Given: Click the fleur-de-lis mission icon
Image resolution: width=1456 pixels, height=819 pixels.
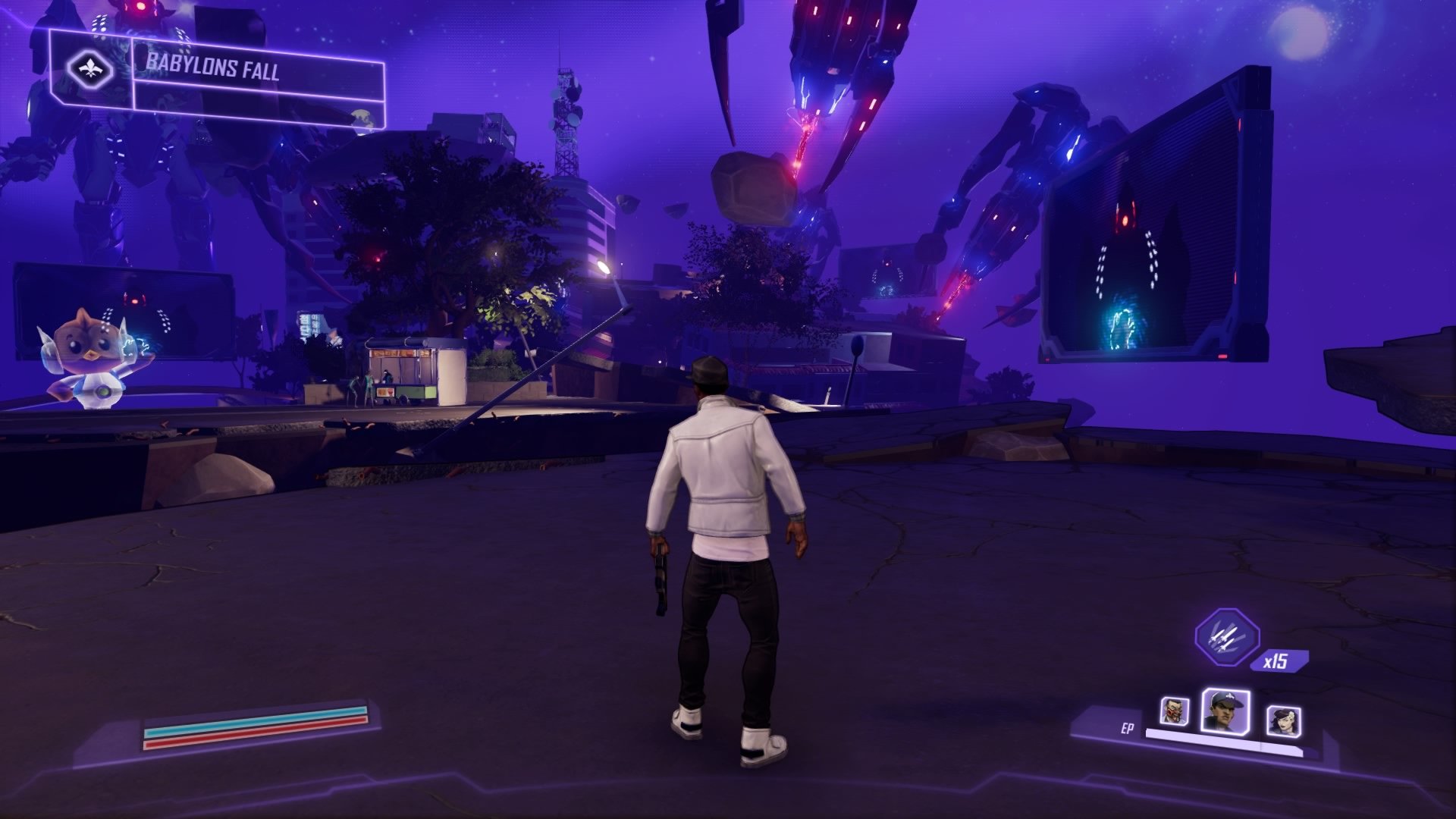Looking at the screenshot, I should coord(89,66).
